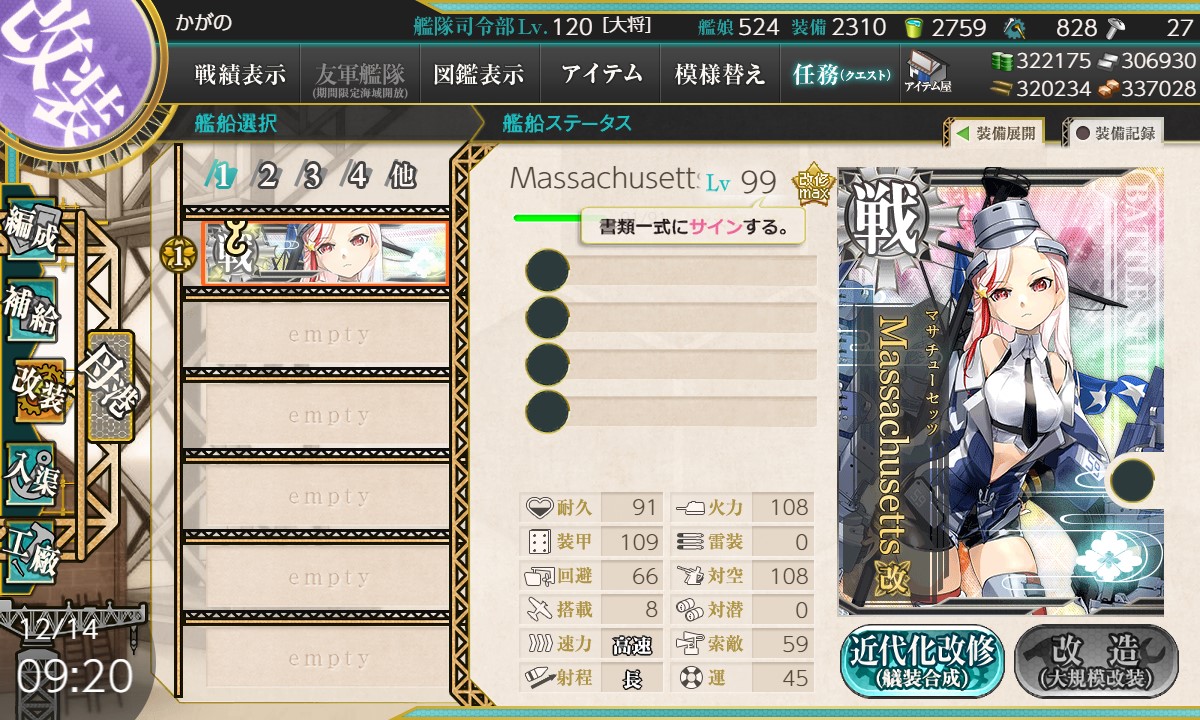Open the 図鑑表示 encyclopedia menu
Image resolution: width=1200 pixels, height=720 pixels.
[478, 75]
